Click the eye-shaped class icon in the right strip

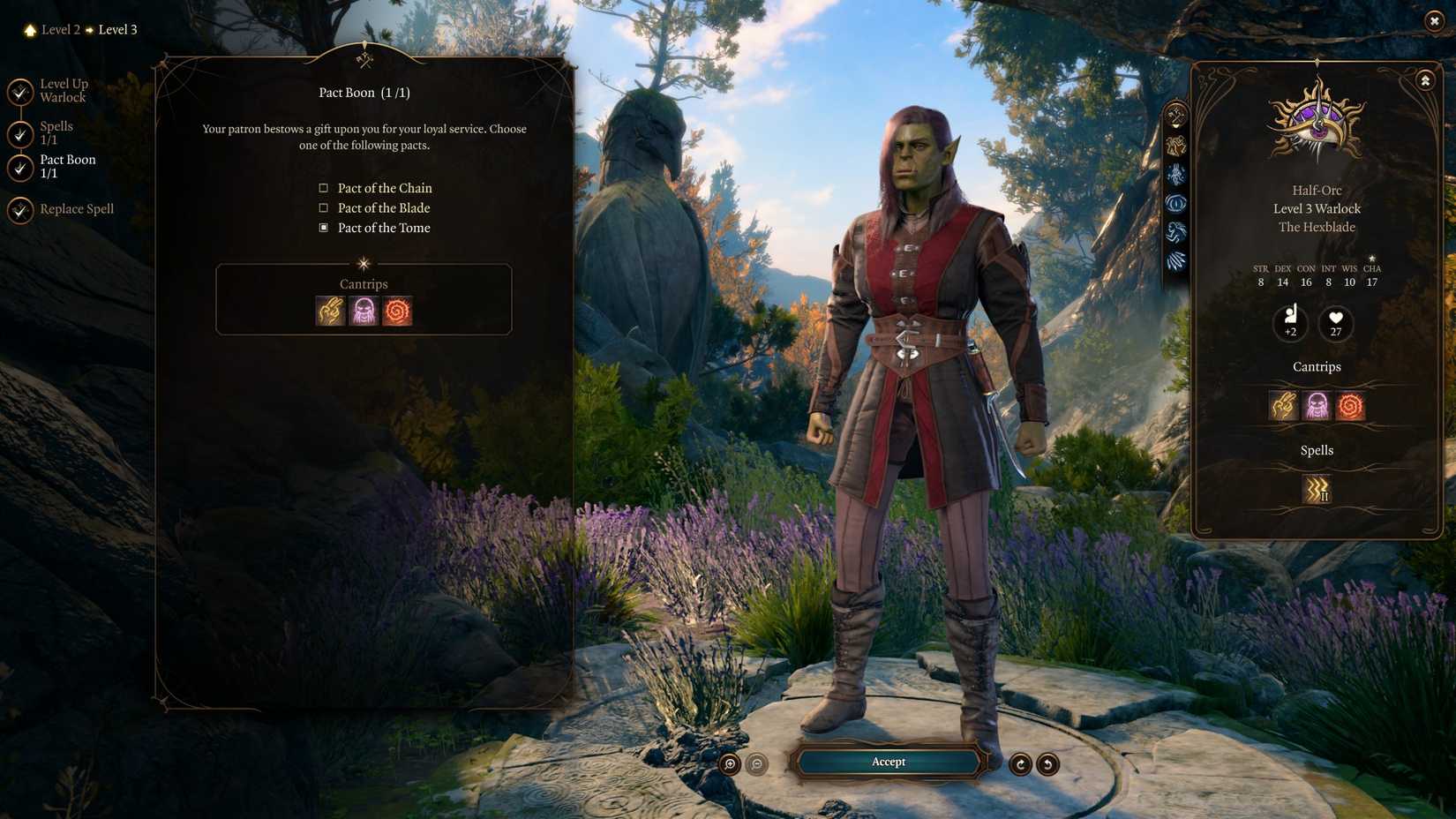click(1174, 204)
